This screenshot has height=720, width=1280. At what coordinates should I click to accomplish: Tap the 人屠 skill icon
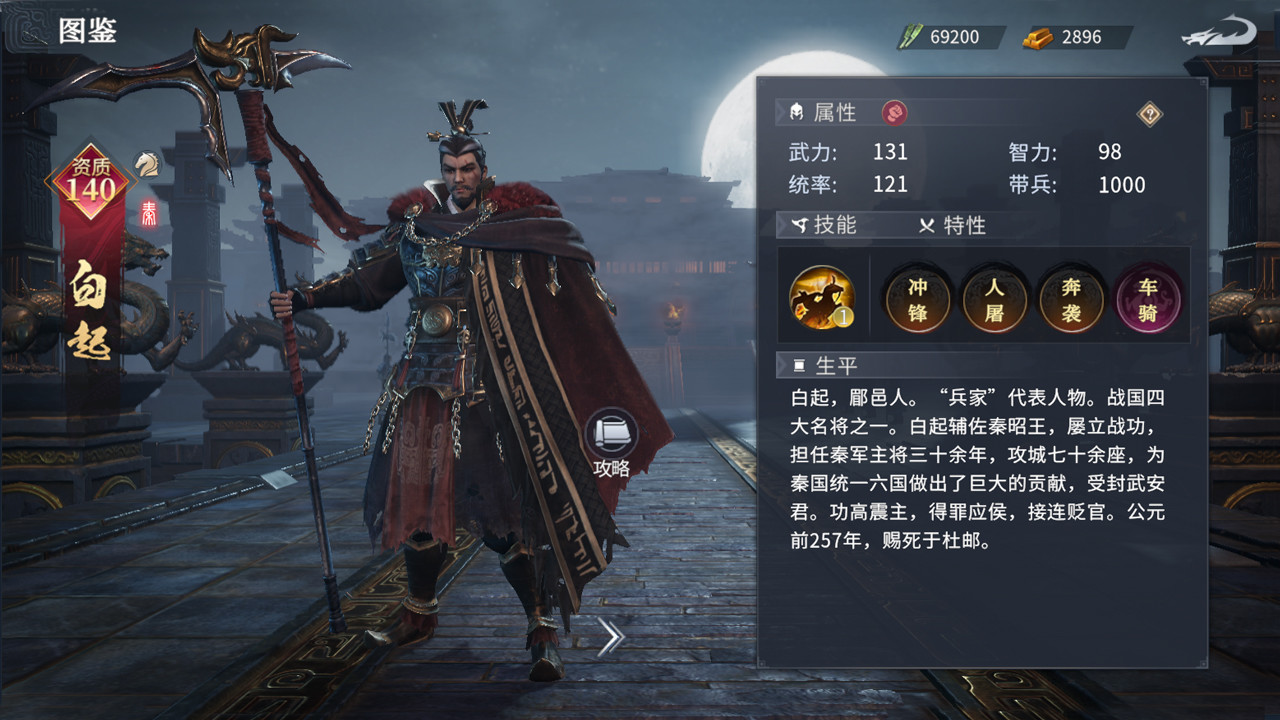point(994,297)
